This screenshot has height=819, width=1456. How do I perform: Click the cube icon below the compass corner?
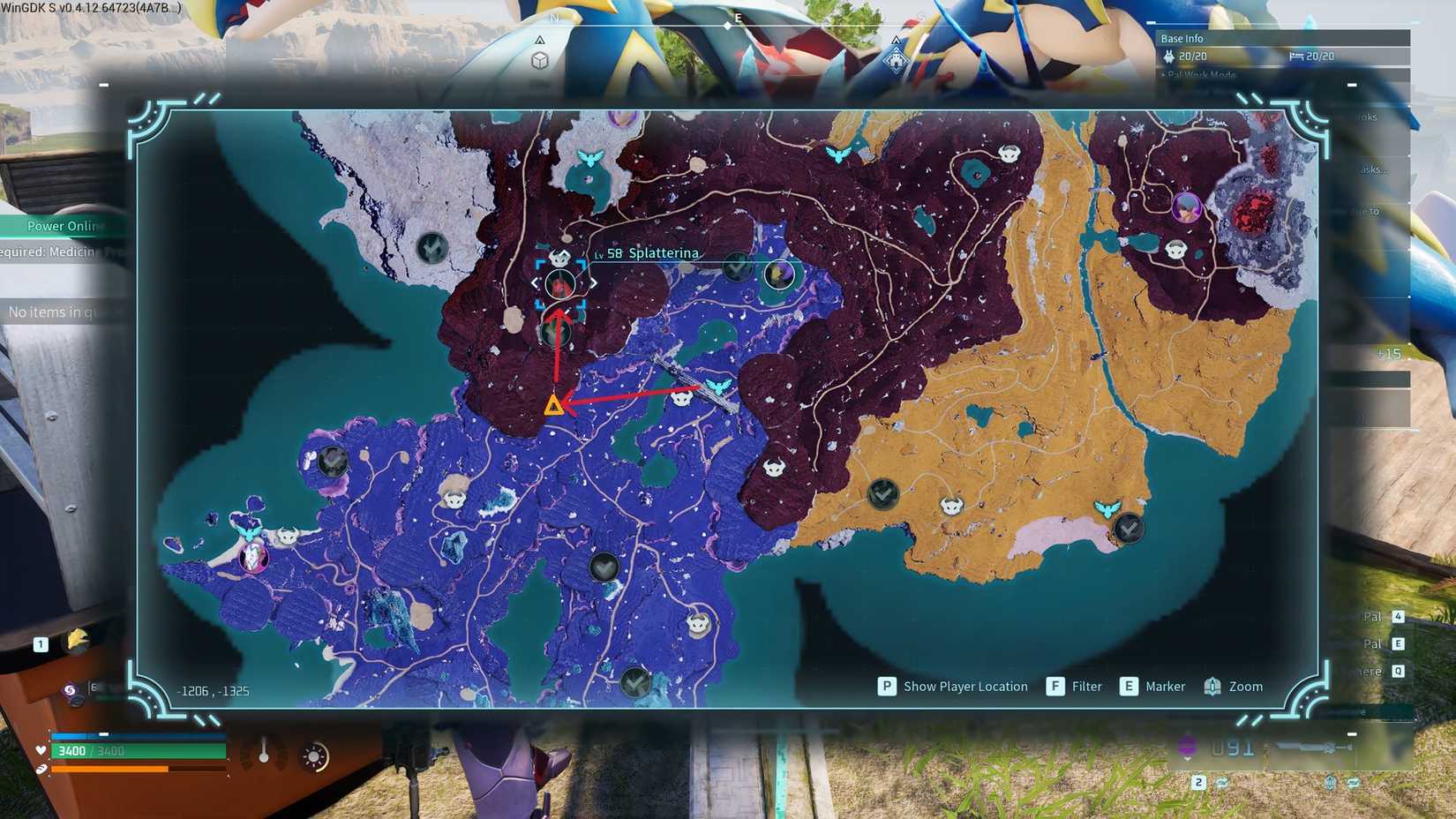coord(540,60)
